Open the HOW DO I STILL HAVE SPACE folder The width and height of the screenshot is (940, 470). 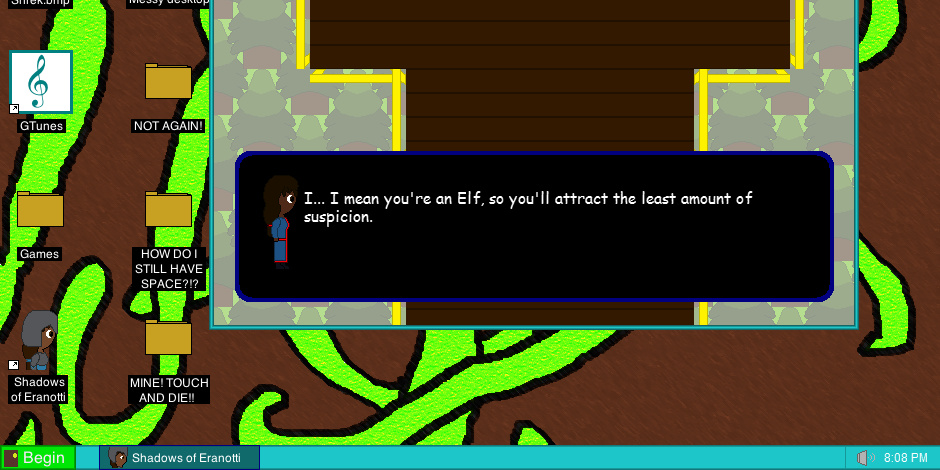point(168,210)
